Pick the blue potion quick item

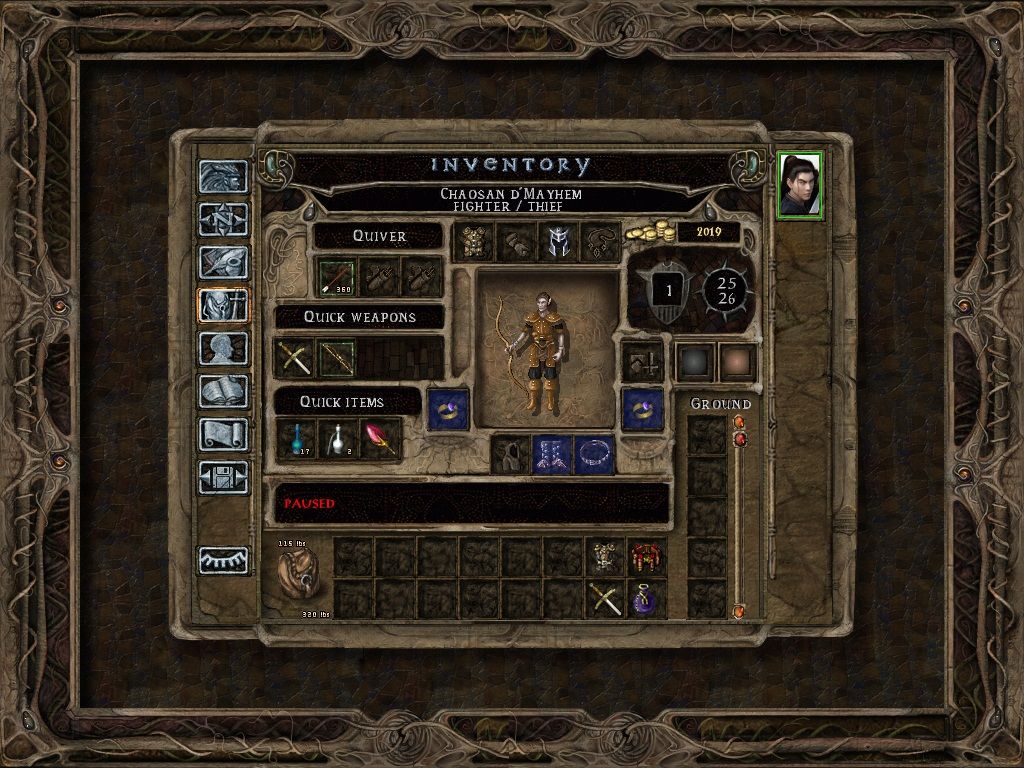pyautogui.click(x=295, y=439)
